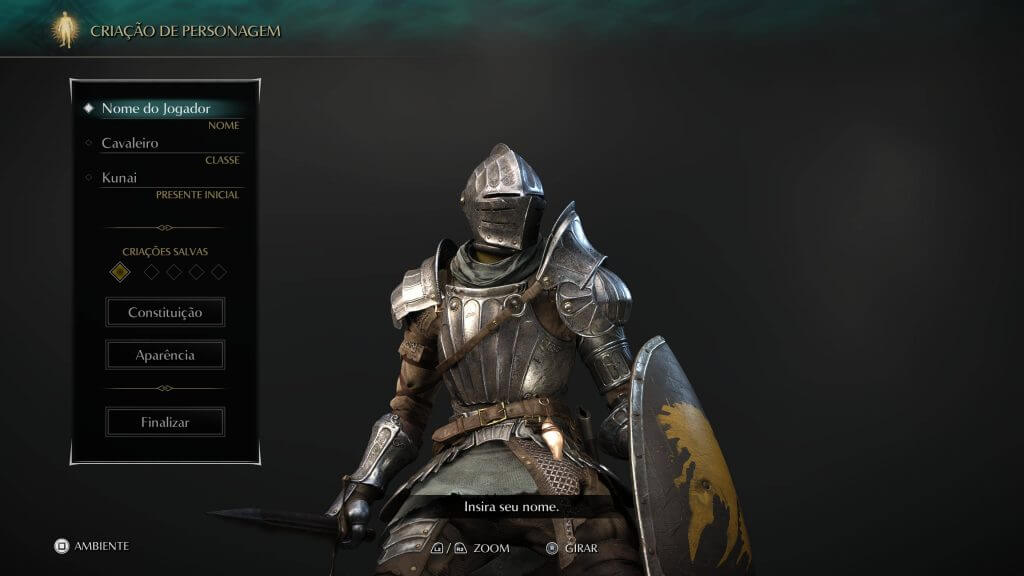This screenshot has height=576, width=1024.
Task: Select the Nome do Jogador name field
Action: coord(156,108)
